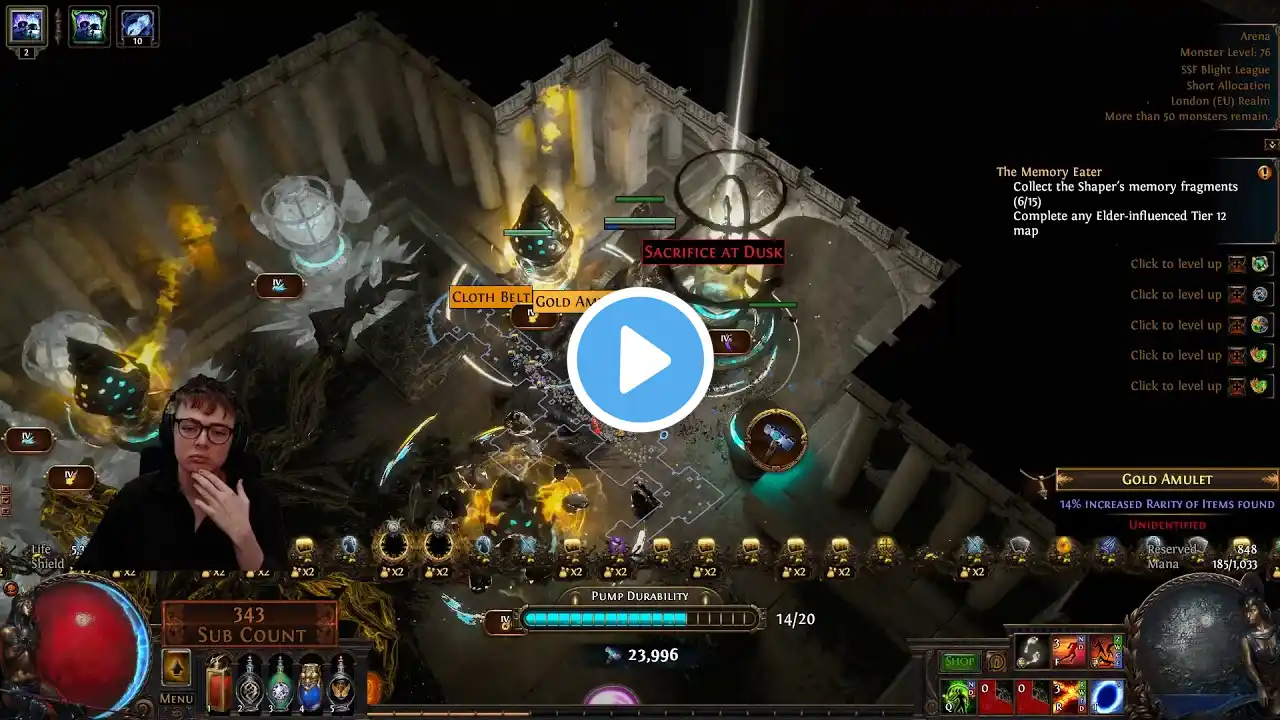The height and width of the screenshot is (720, 1280).
Task: Select the buff icon with the 10 counter
Action: [x=137, y=26]
